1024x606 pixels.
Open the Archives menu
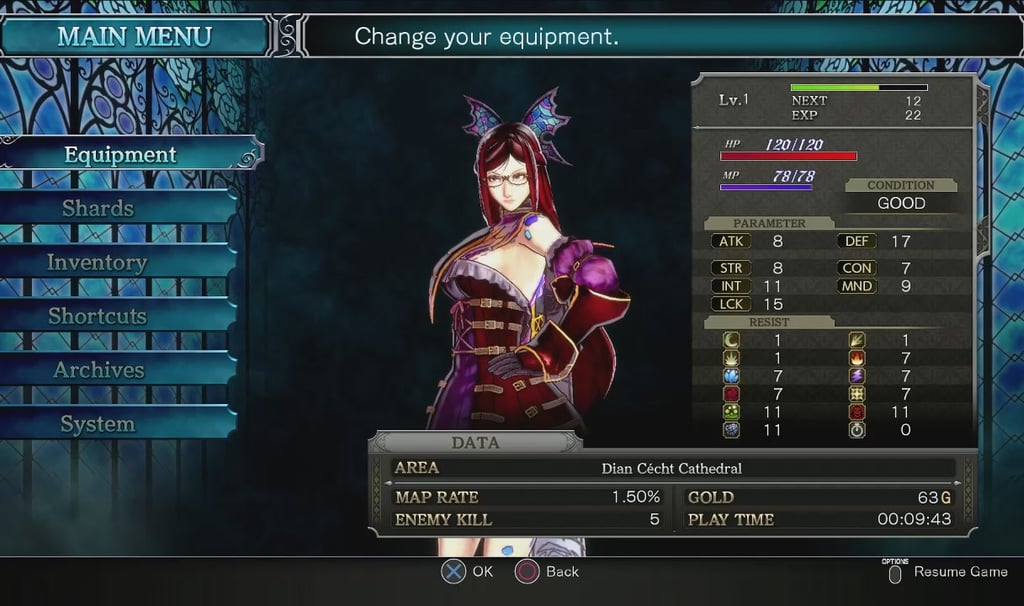pos(98,370)
